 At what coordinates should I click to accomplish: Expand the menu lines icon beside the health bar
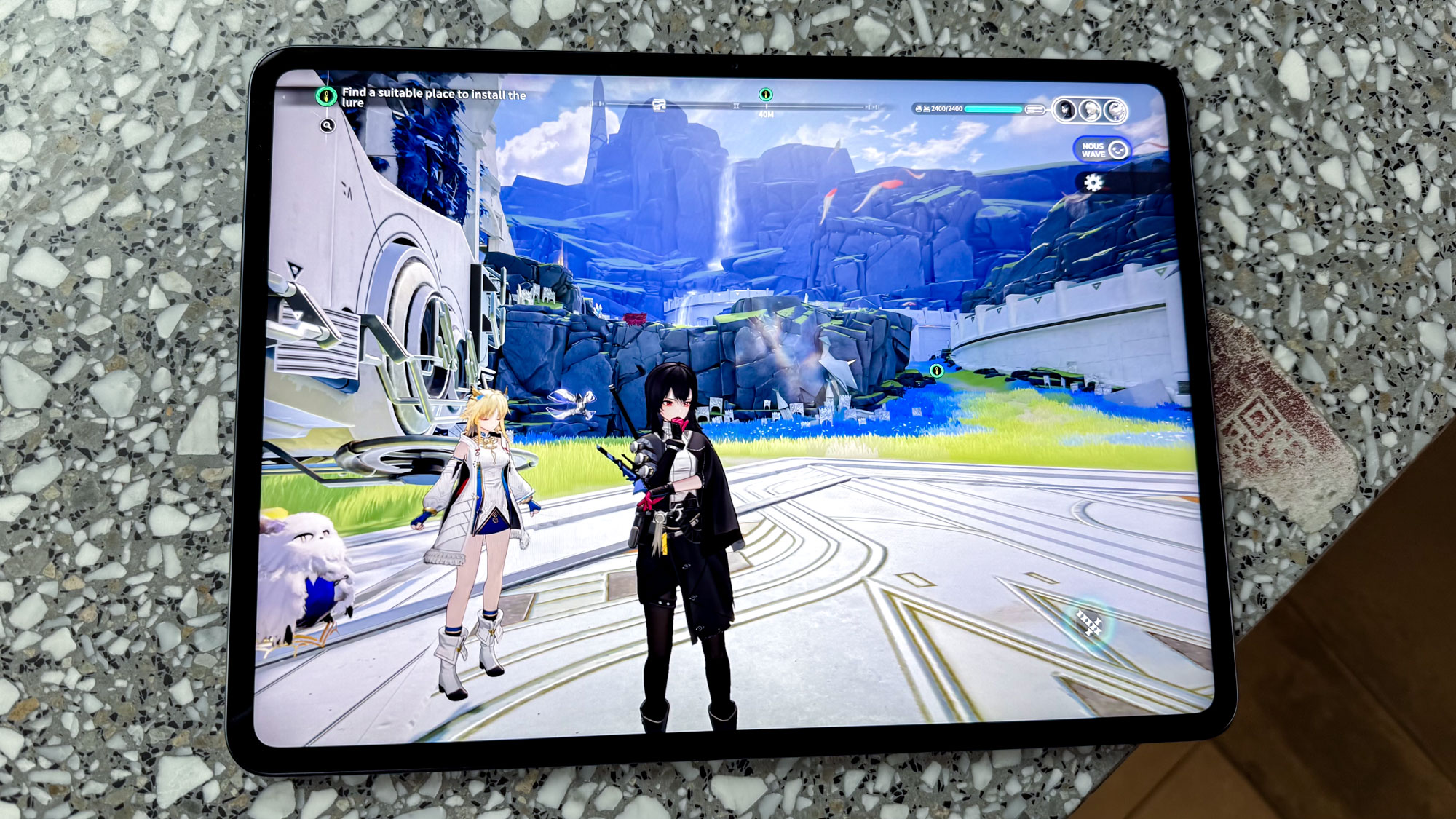coord(1035,108)
